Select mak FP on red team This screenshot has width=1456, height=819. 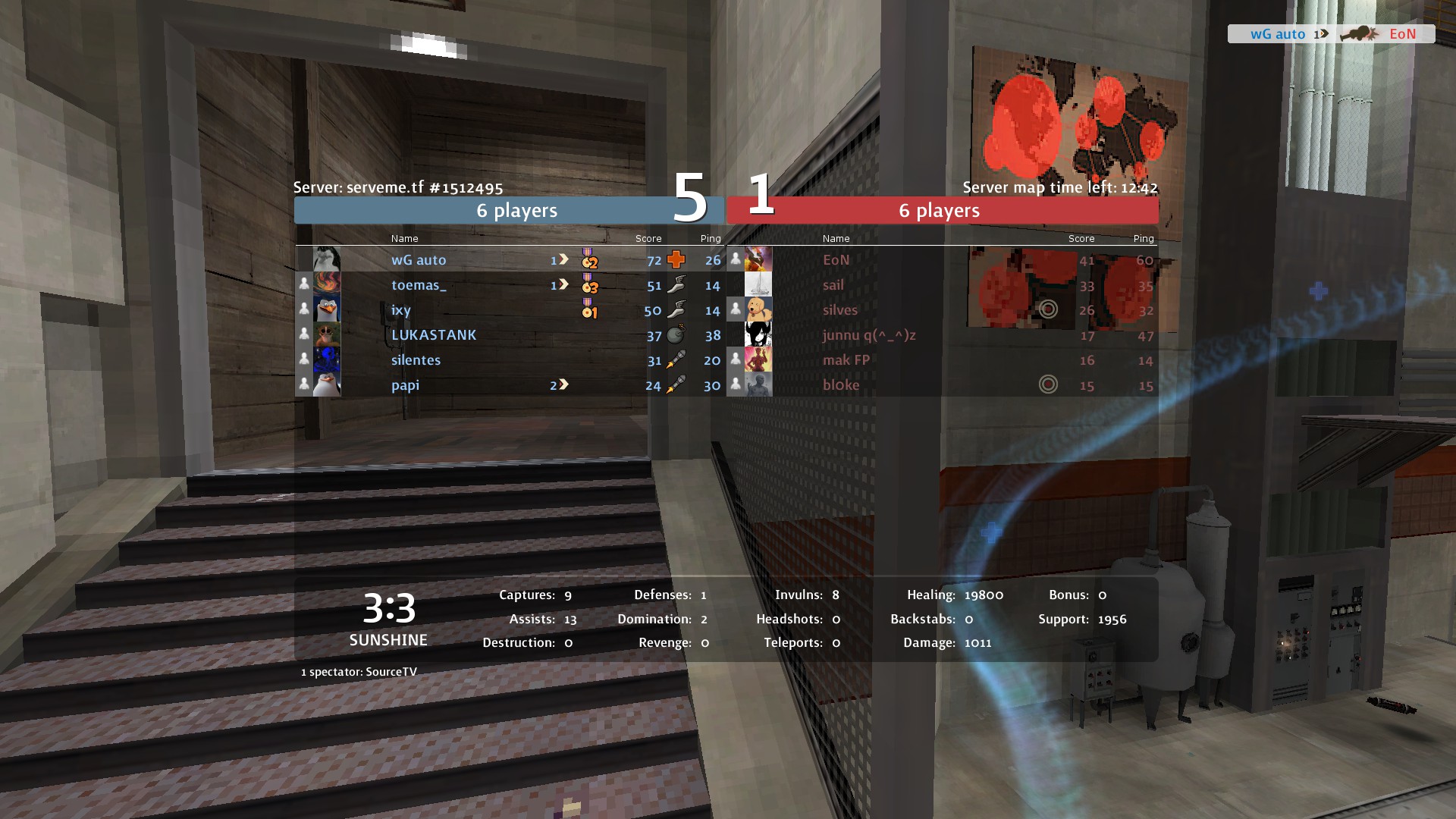(x=846, y=360)
